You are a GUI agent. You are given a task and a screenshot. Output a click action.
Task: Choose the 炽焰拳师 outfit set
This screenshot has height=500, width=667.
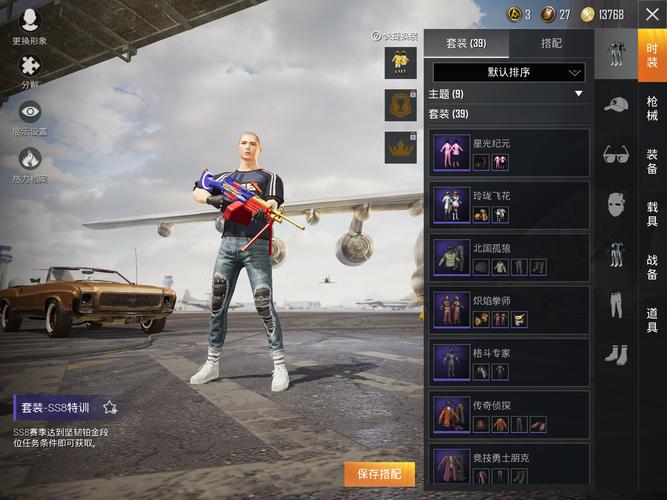coord(509,310)
